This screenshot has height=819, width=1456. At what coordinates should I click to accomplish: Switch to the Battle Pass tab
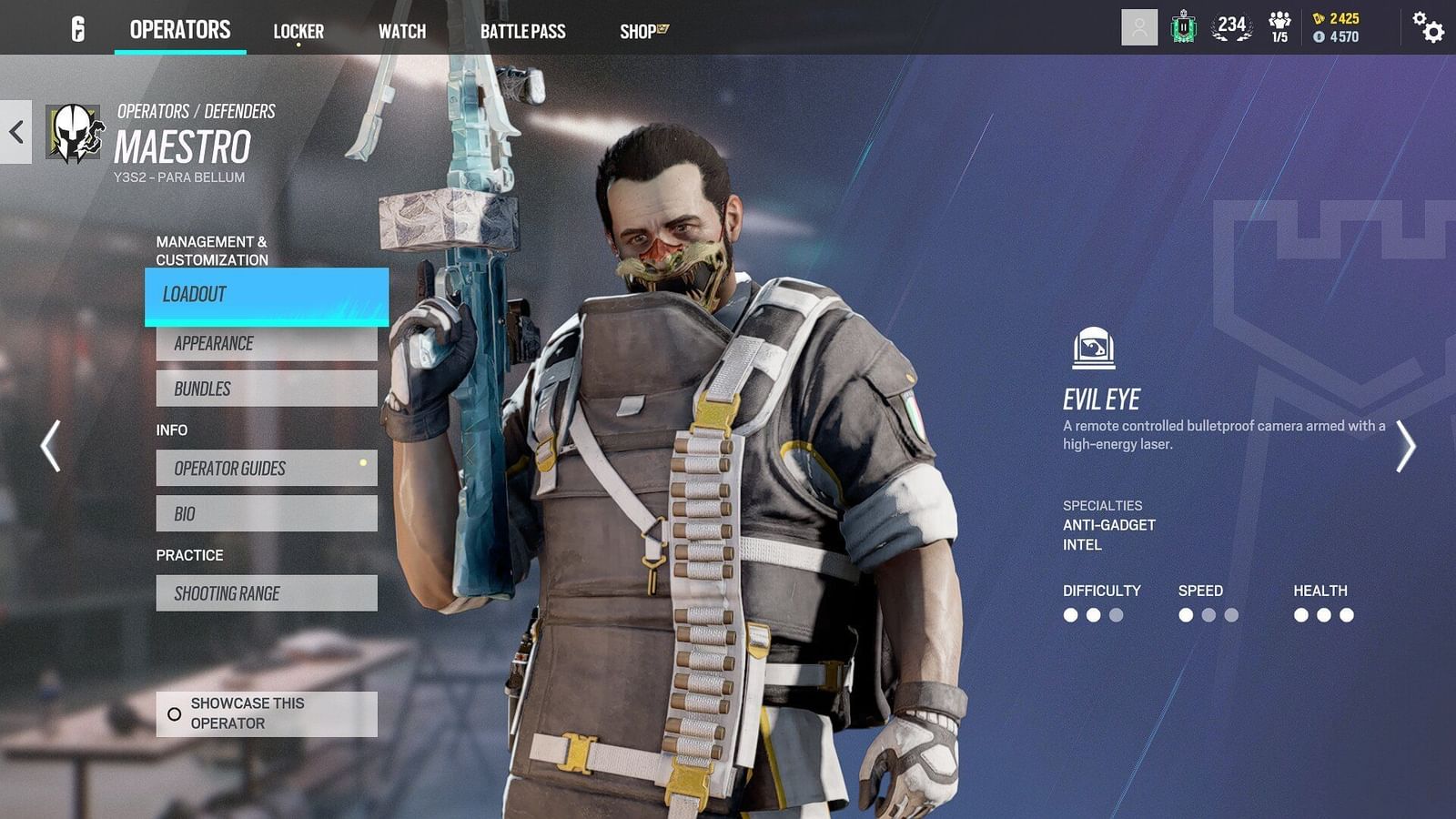click(x=523, y=31)
